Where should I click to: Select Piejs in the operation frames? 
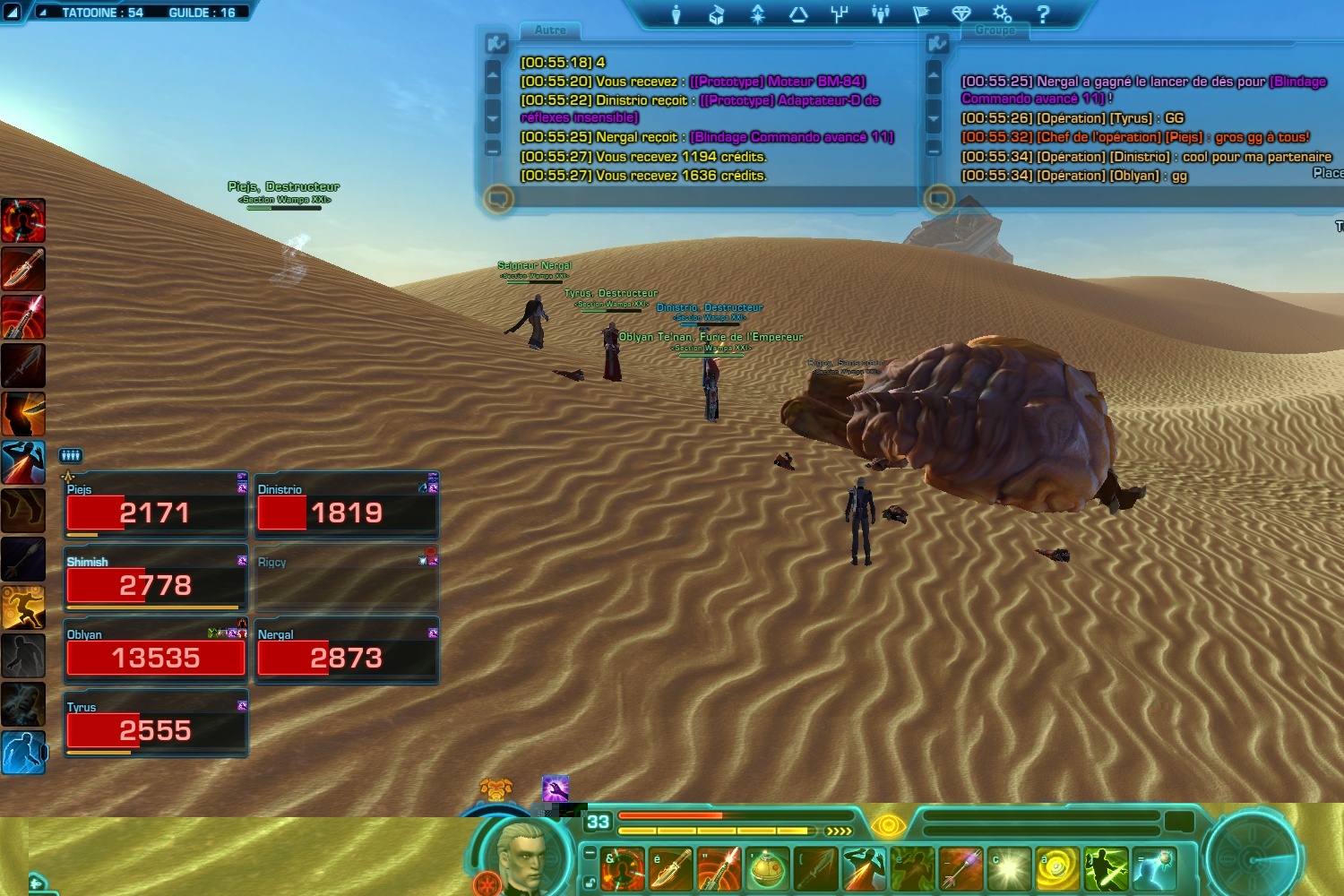coord(155,506)
